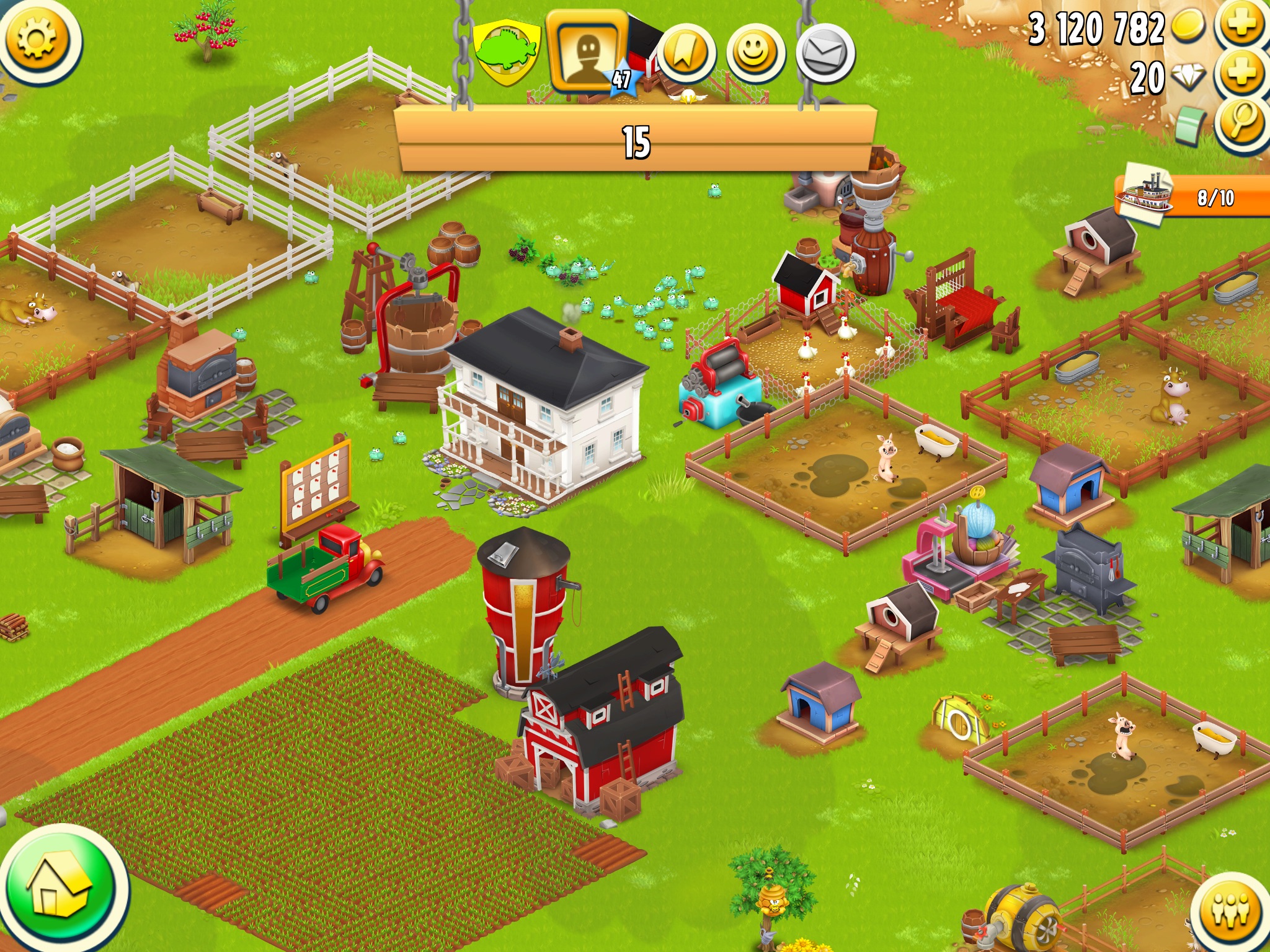This screenshot has height=952, width=1270.
Task: Tap the green notes icon
Action: coord(1189,123)
